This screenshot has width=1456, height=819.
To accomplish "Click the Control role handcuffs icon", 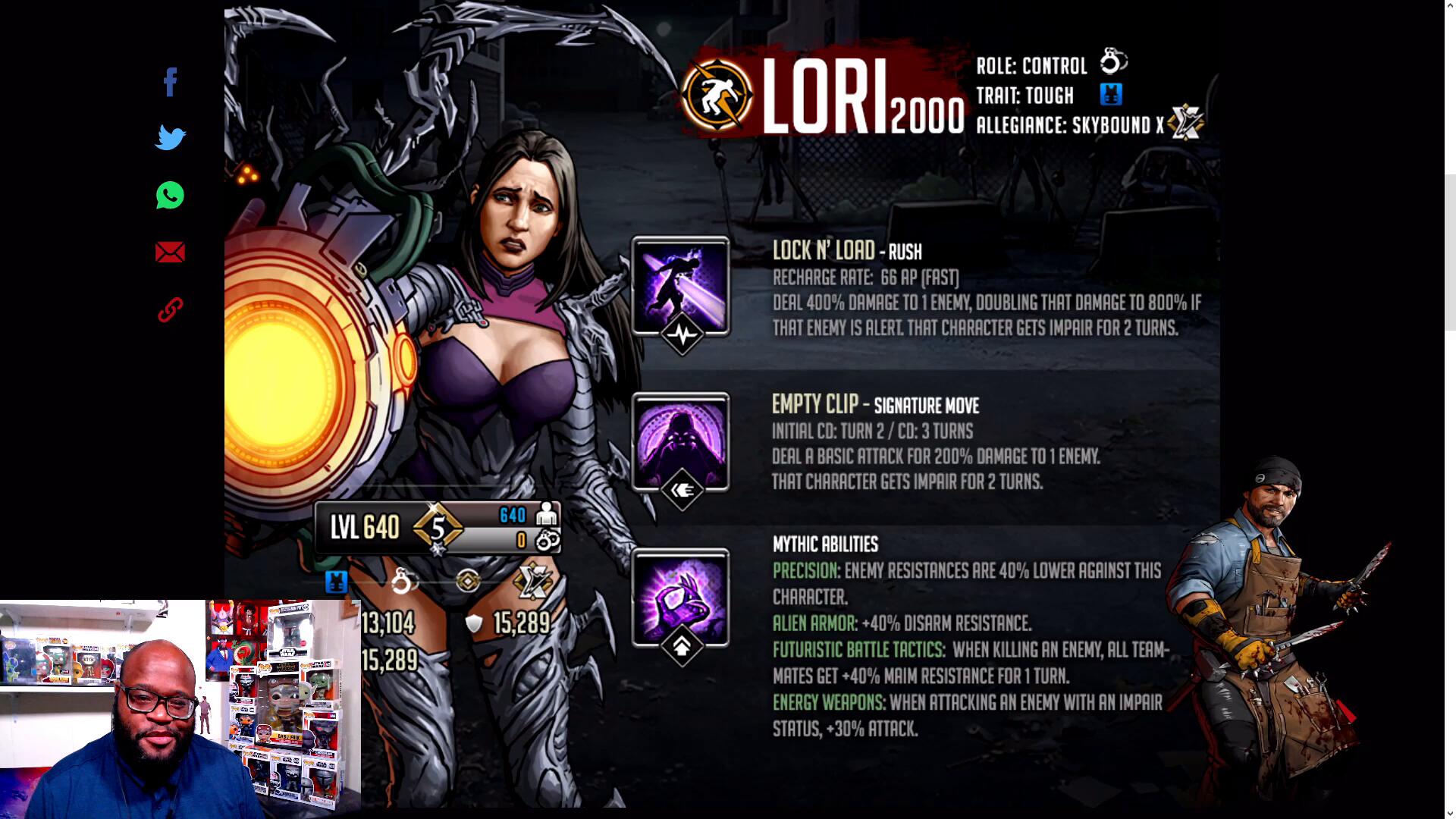I will (x=1113, y=62).
